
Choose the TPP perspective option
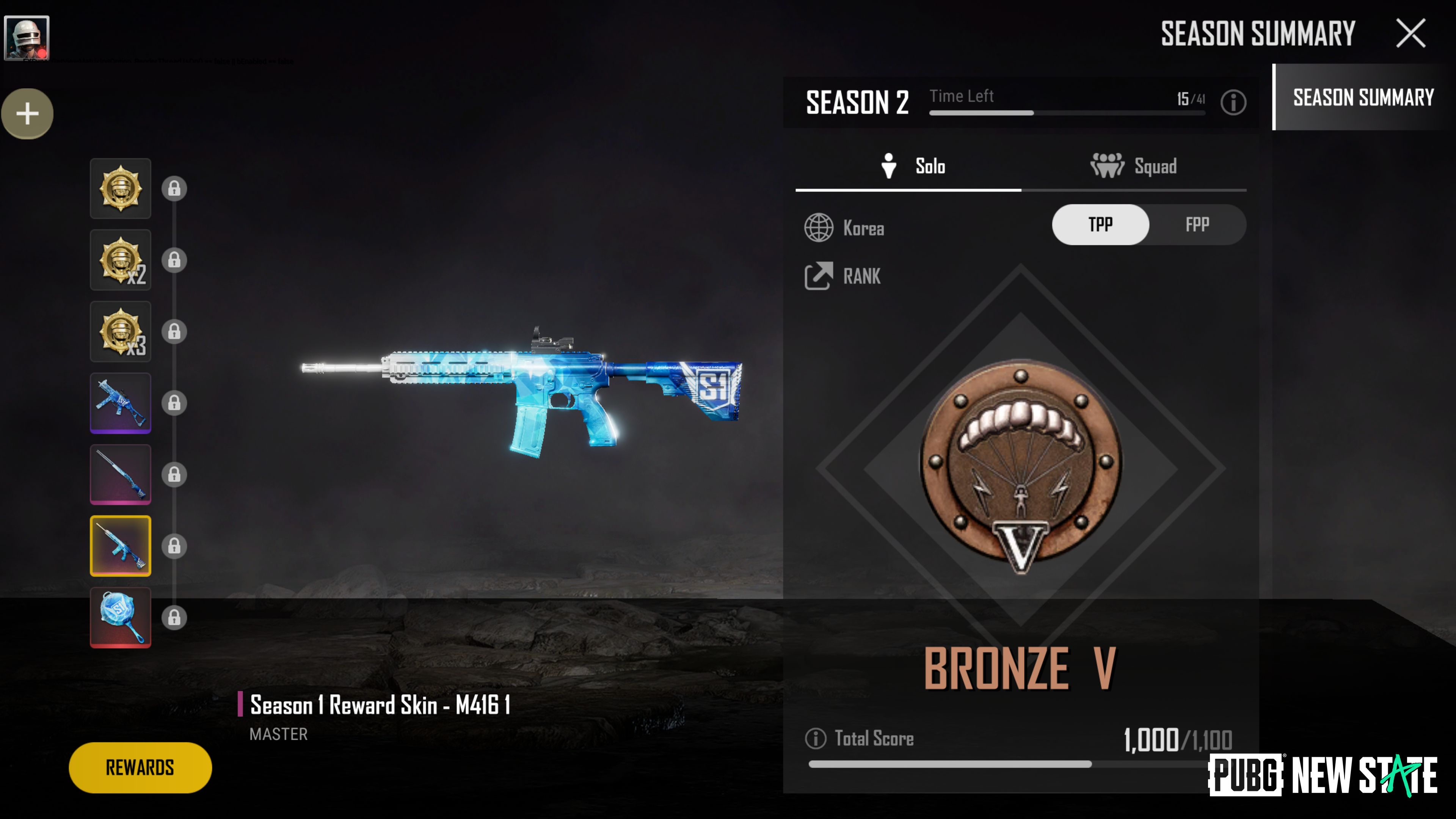click(1100, 225)
